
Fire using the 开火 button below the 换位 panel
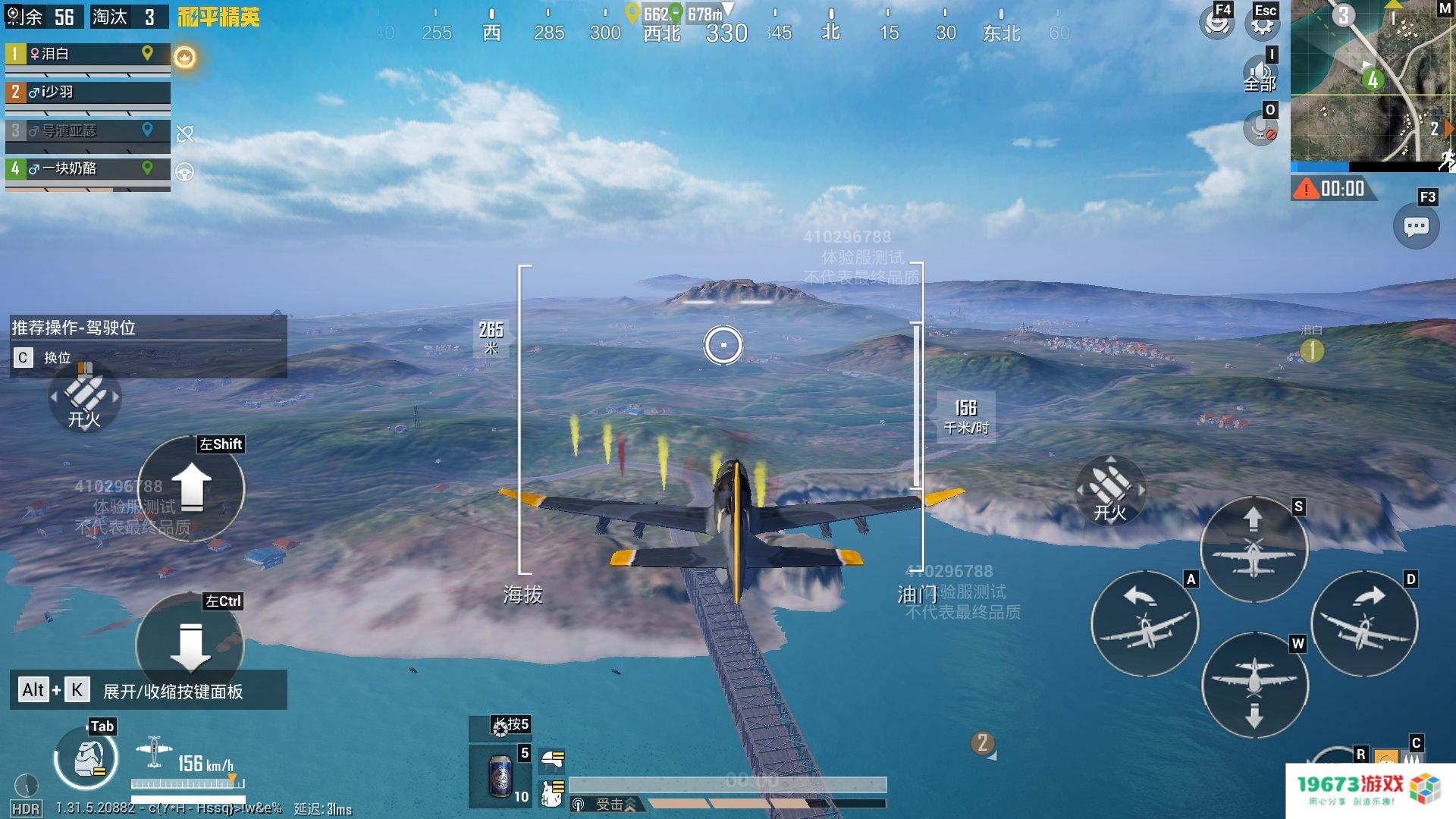point(84,400)
